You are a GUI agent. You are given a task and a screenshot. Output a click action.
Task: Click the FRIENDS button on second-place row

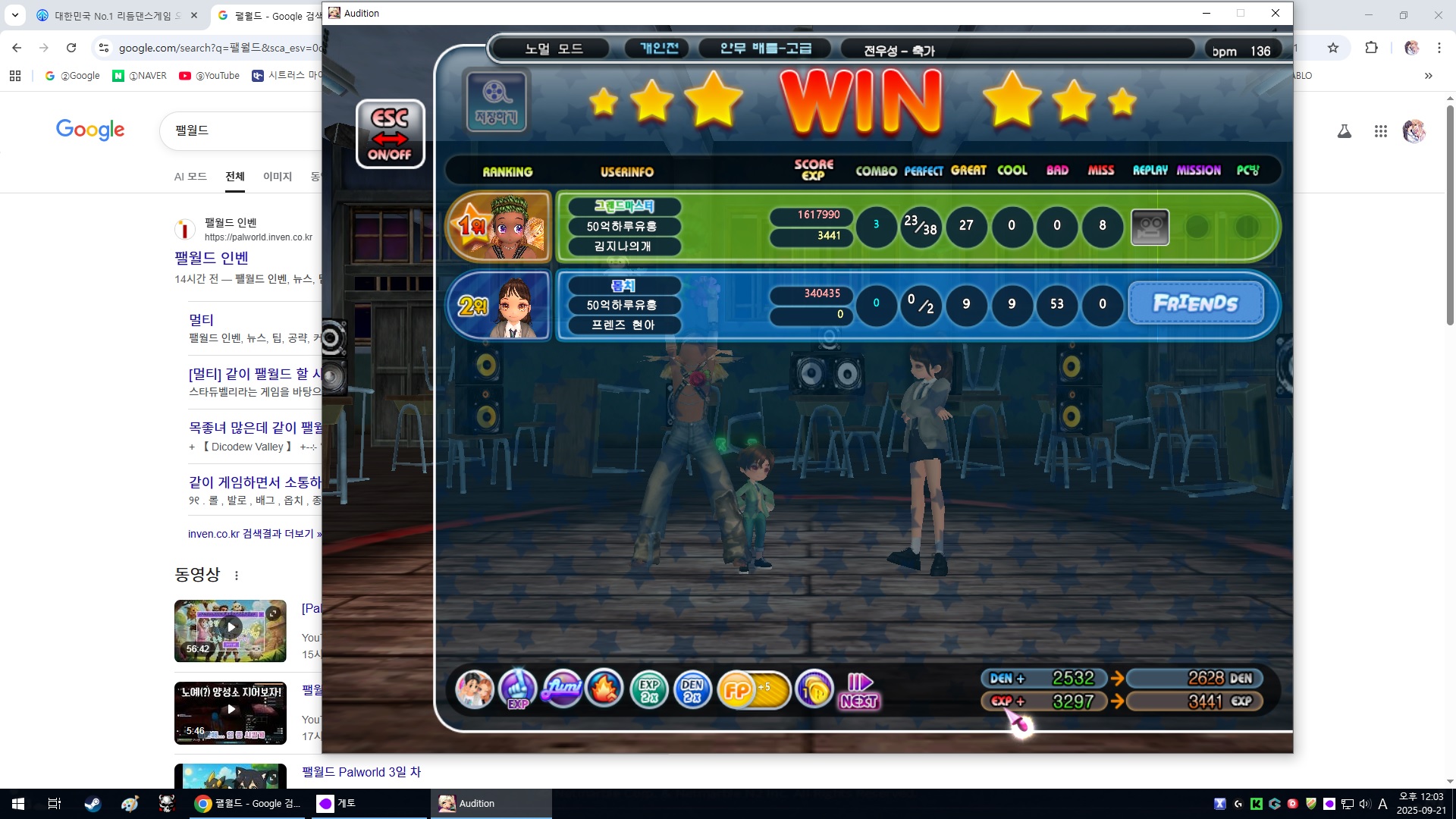pyautogui.click(x=1196, y=303)
